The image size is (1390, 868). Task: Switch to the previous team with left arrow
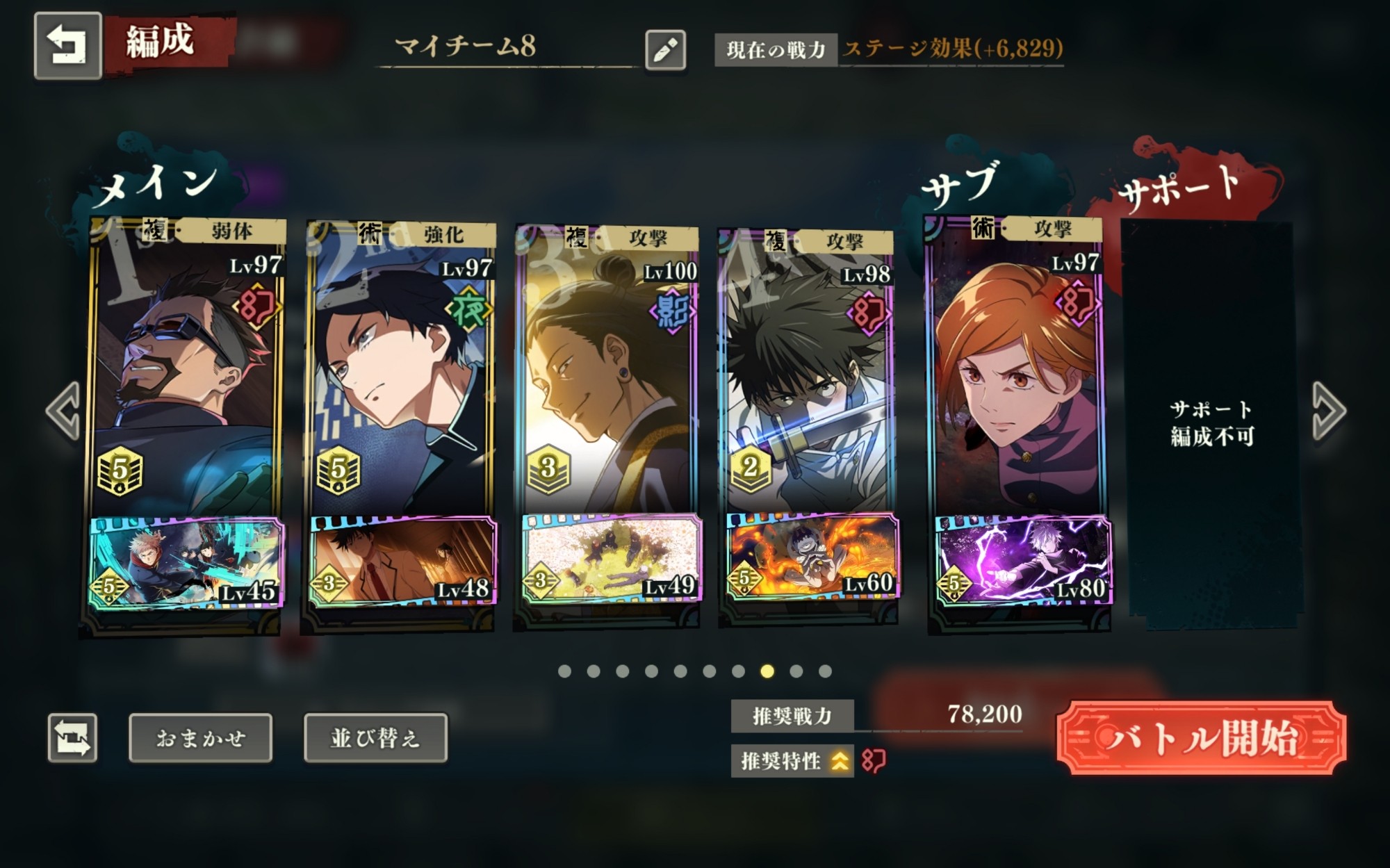point(63,411)
